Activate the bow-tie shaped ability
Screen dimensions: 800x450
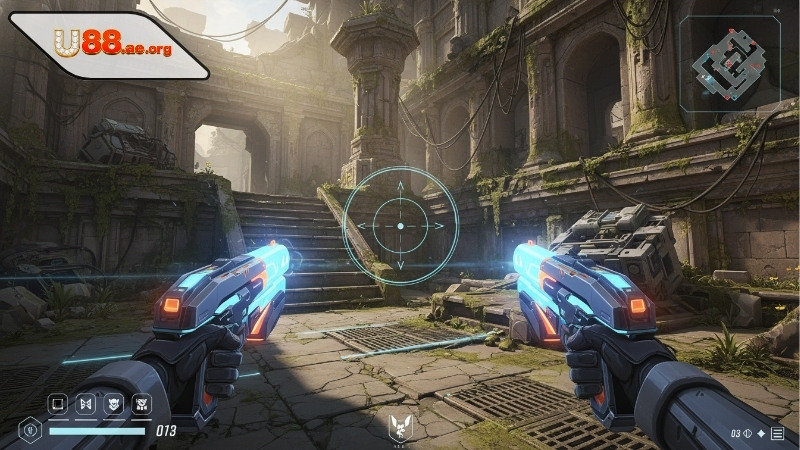point(87,405)
